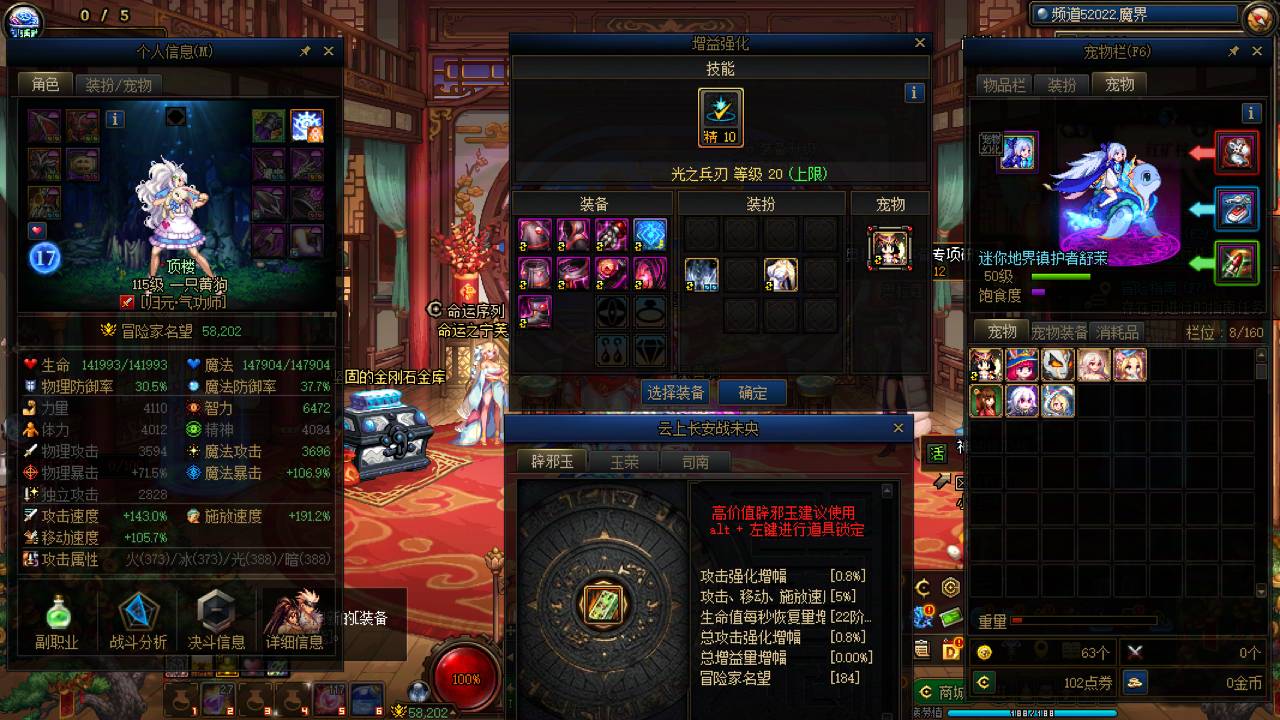Toggle the pin on 个人信息 window
Image resolution: width=1280 pixels, height=720 pixels.
click(306, 51)
